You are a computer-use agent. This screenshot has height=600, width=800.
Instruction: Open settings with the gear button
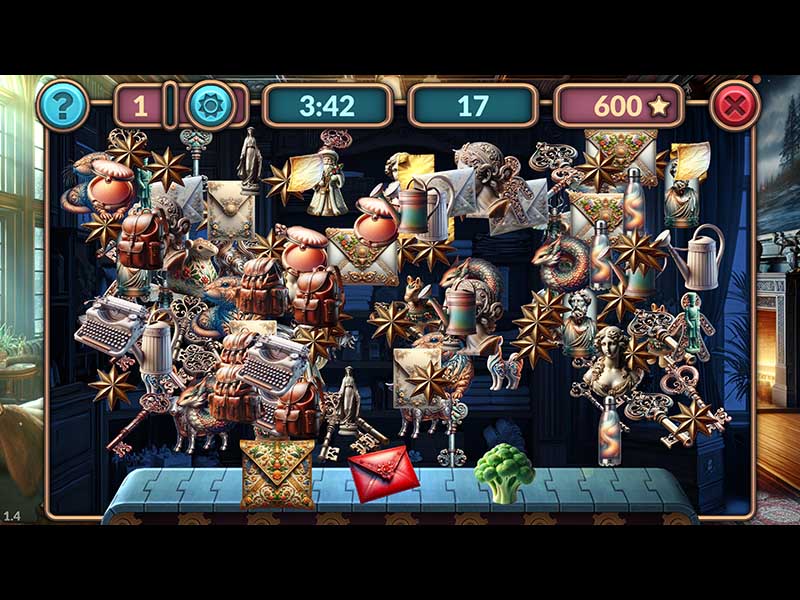pos(212,105)
